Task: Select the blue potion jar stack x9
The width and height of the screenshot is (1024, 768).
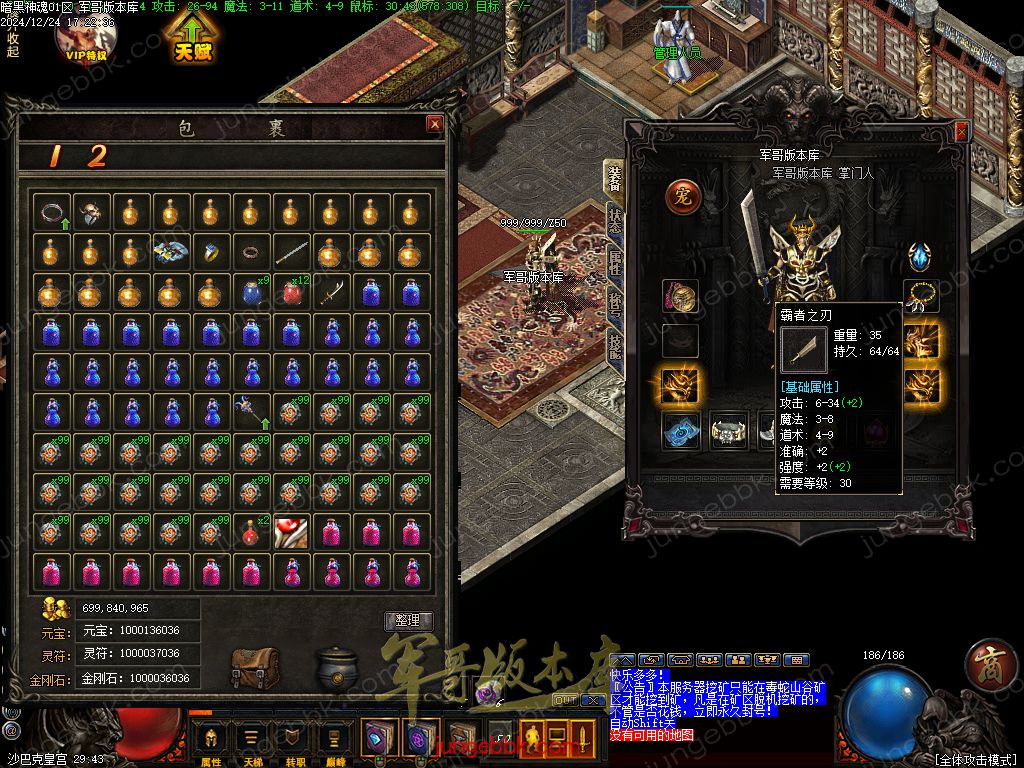Action: pos(251,292)
